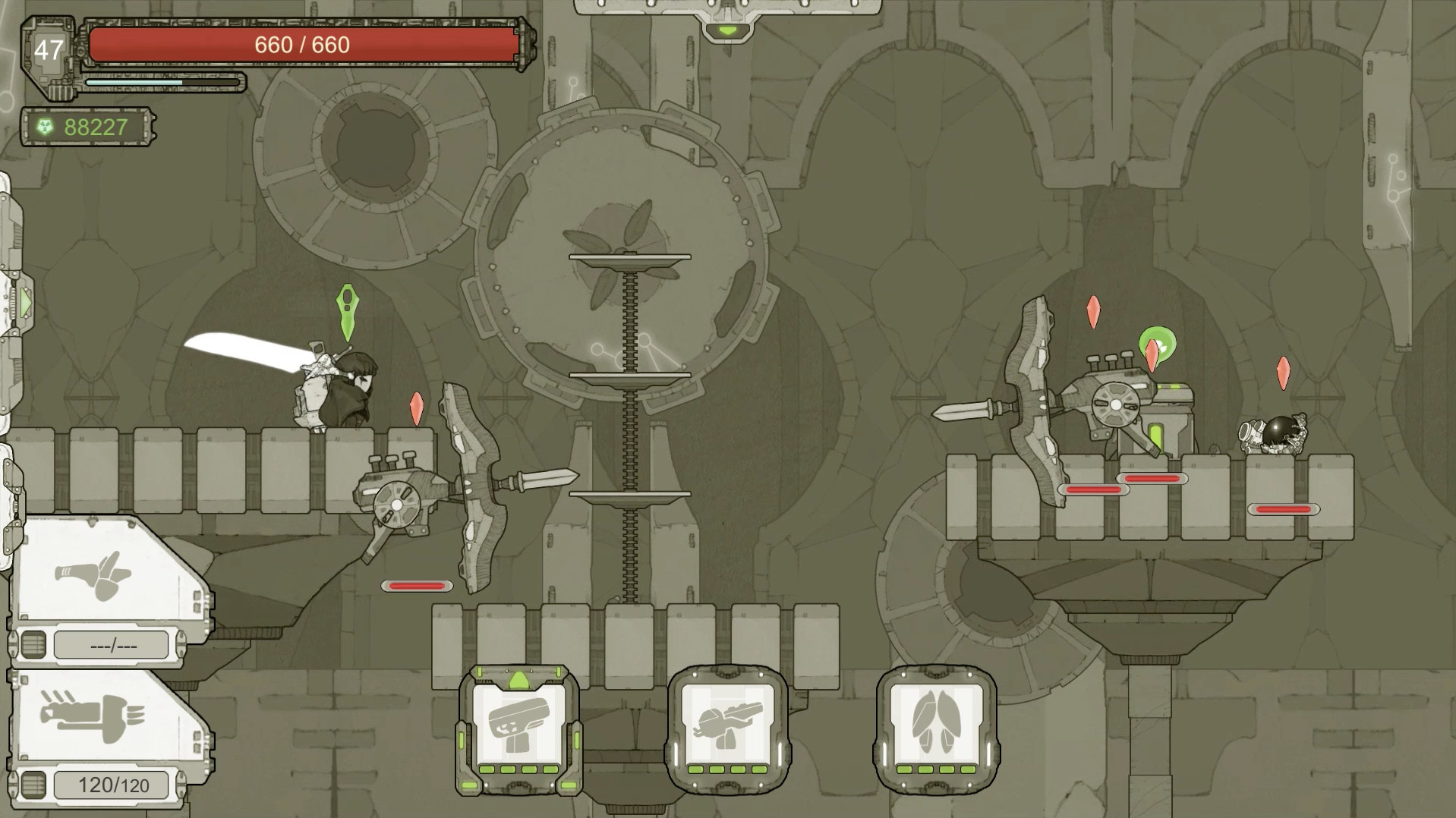Activate the turret ability slot with green arrow
This screenshot has height=818, width=1456.
[x=518, y=730]
